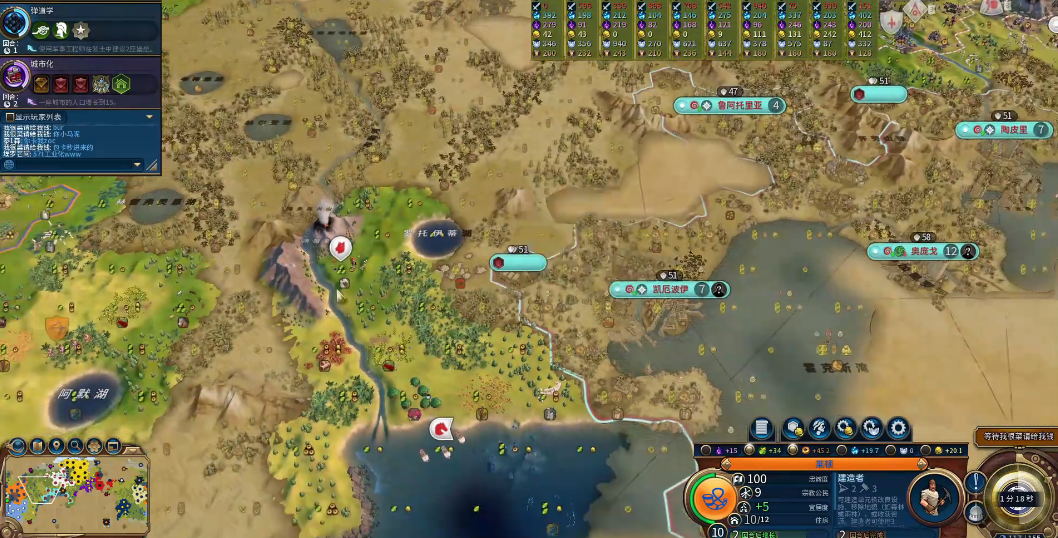
Task: Click the exclamation mark notification icon
Action: [976, 483]
